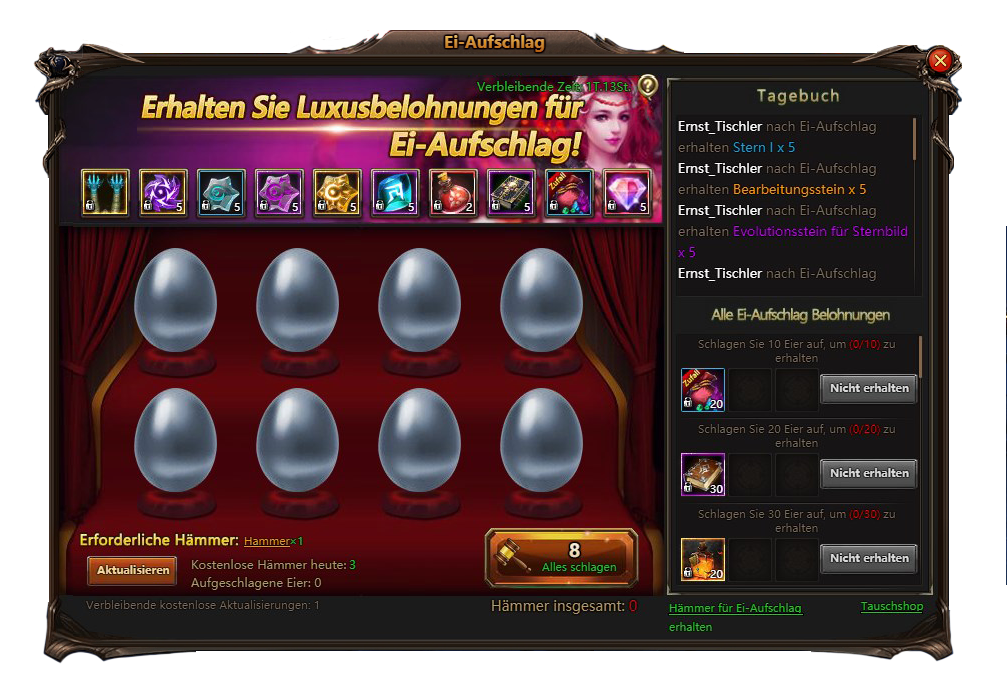The image size is (1007, 680).
Task: View the golden star stone reward
Action: (x=337, y=193)
